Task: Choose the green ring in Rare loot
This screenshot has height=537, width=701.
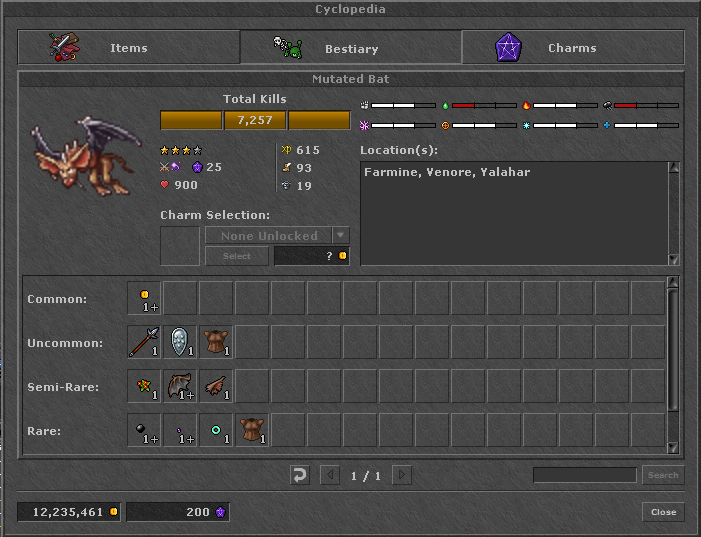Action: click(x=216, y=430)
